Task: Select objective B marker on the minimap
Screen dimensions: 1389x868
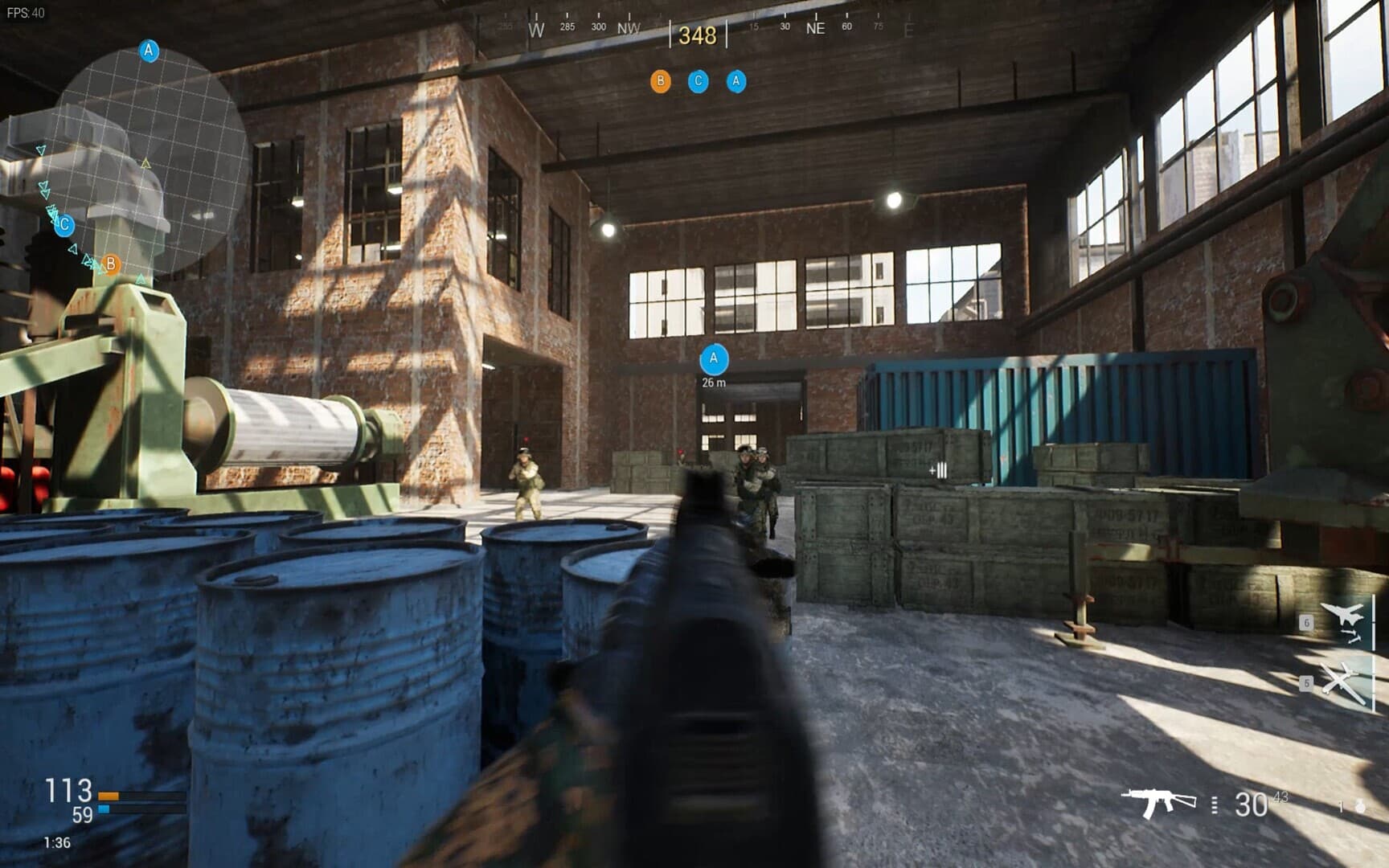Action: tap(111, 264)
